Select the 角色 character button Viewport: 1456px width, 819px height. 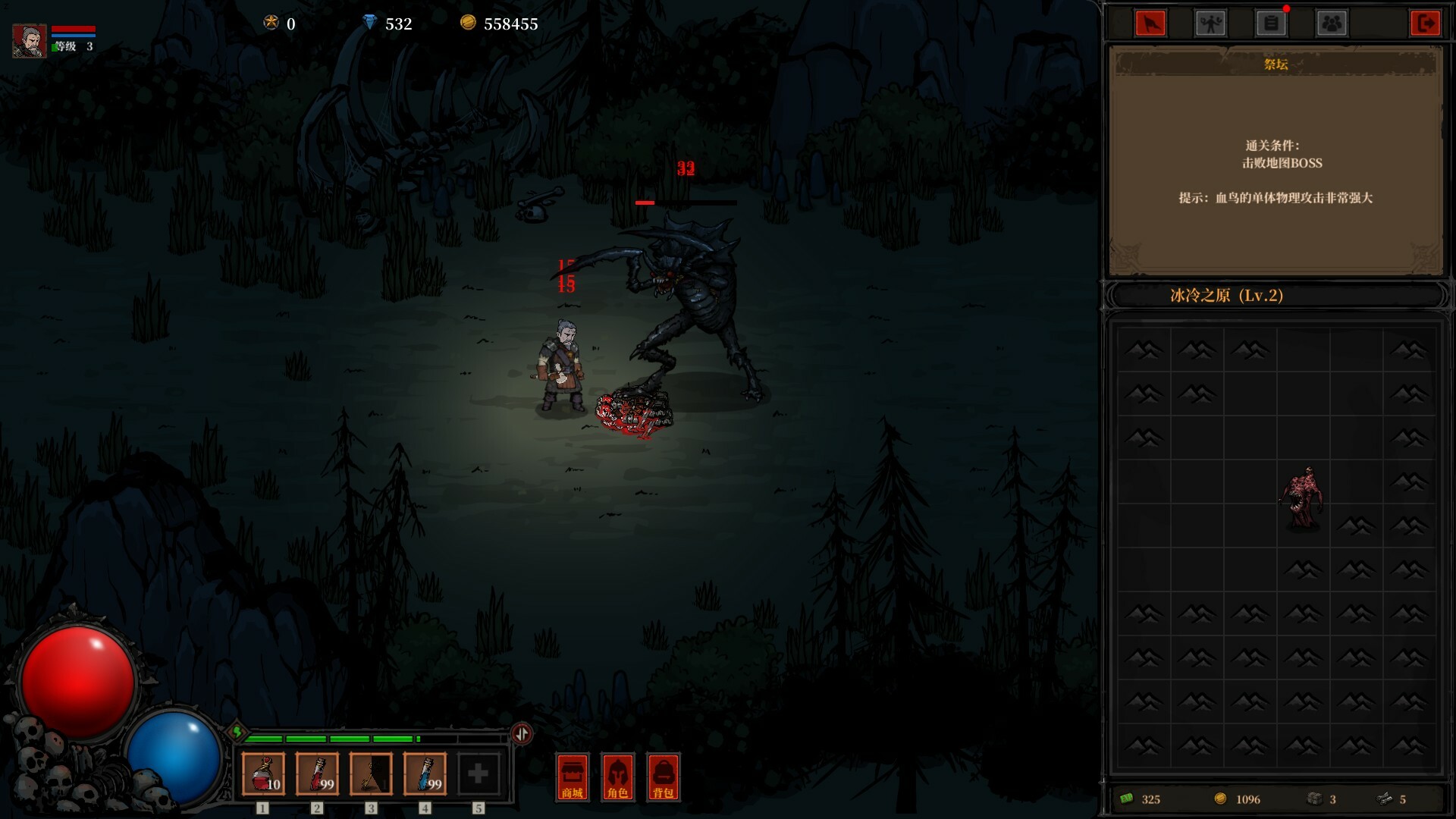[617, 777]
